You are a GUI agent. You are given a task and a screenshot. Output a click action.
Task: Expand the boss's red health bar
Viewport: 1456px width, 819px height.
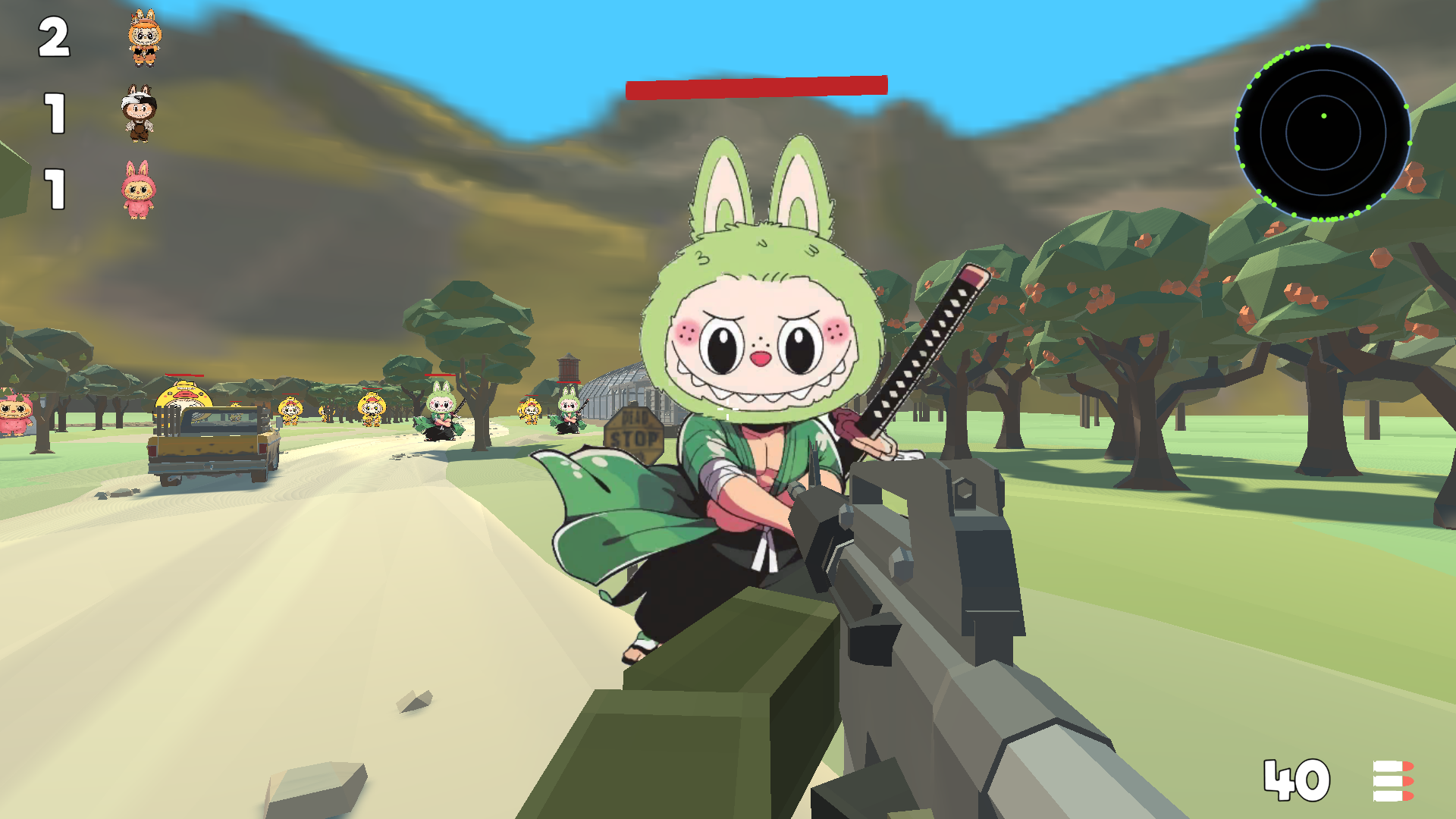(758, 87)
